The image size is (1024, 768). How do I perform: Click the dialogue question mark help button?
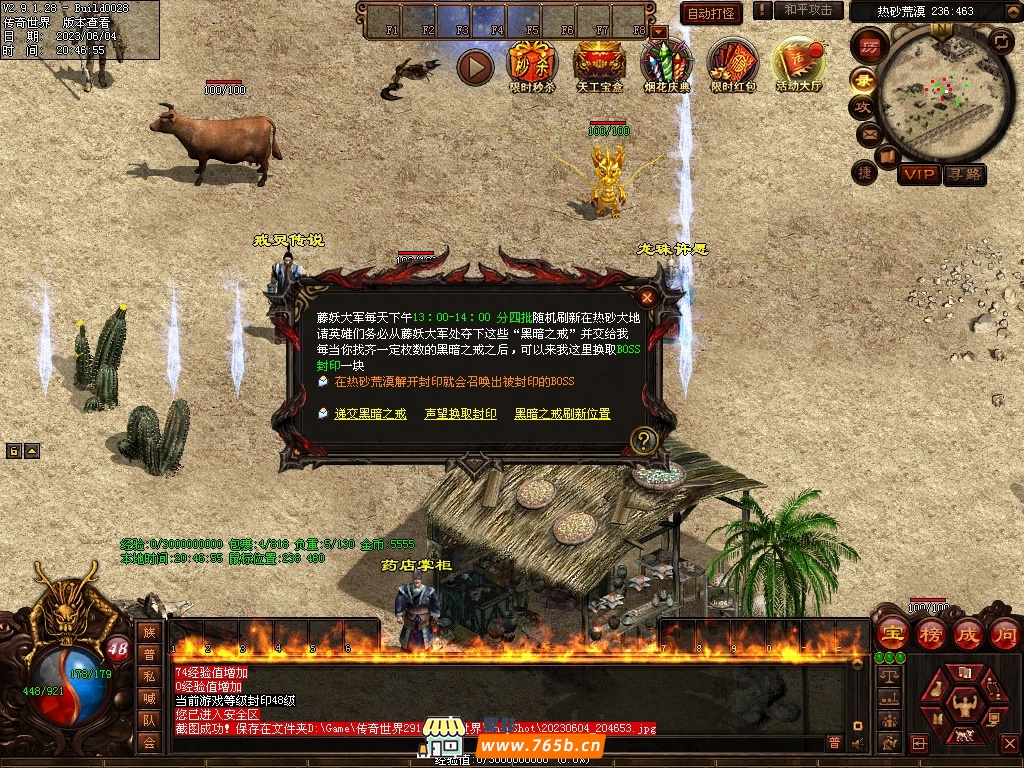pyautogui.click(x=645, y=439)
